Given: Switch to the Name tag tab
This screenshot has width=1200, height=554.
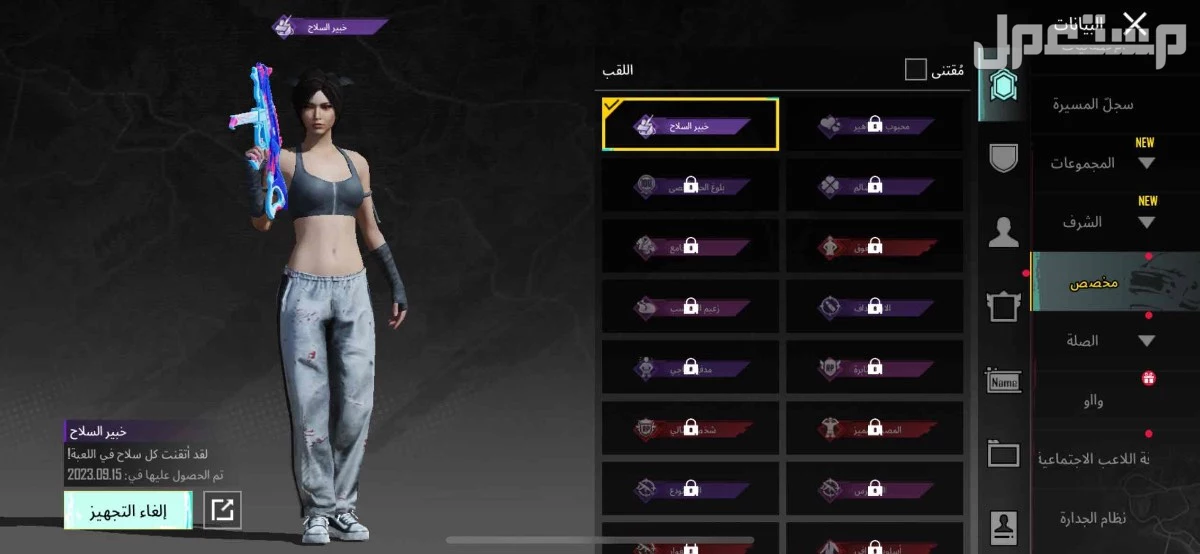Looking at the screenshot, I should (1002, 381).
